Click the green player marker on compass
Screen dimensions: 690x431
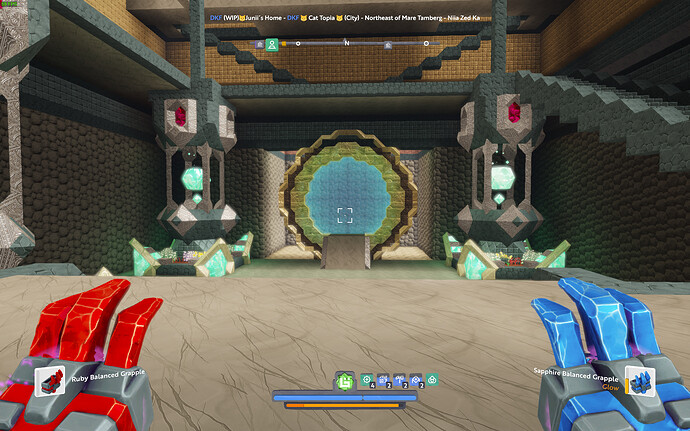[271, 44]
